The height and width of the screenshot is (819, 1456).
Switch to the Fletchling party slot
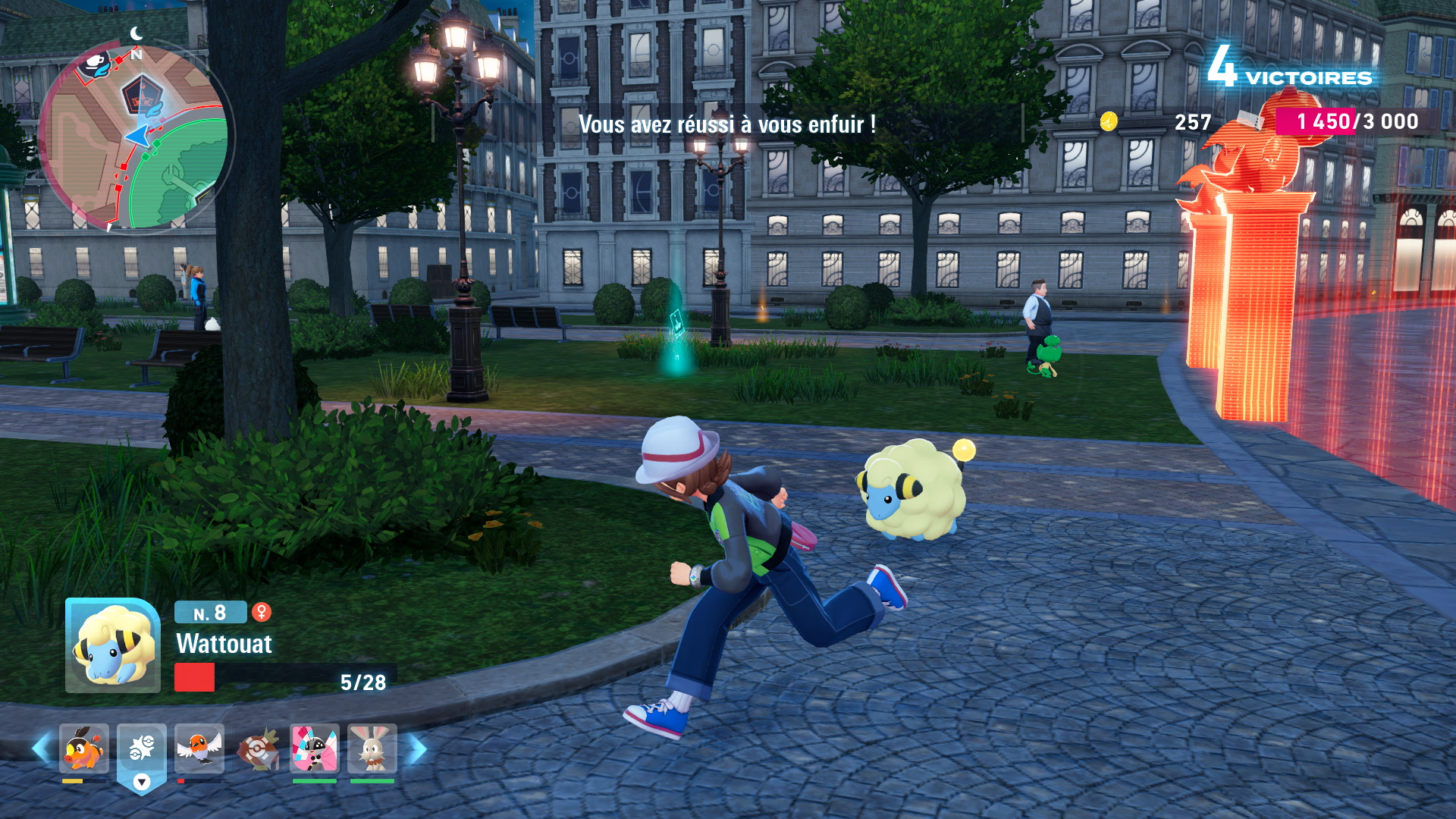tap(199, 748)
